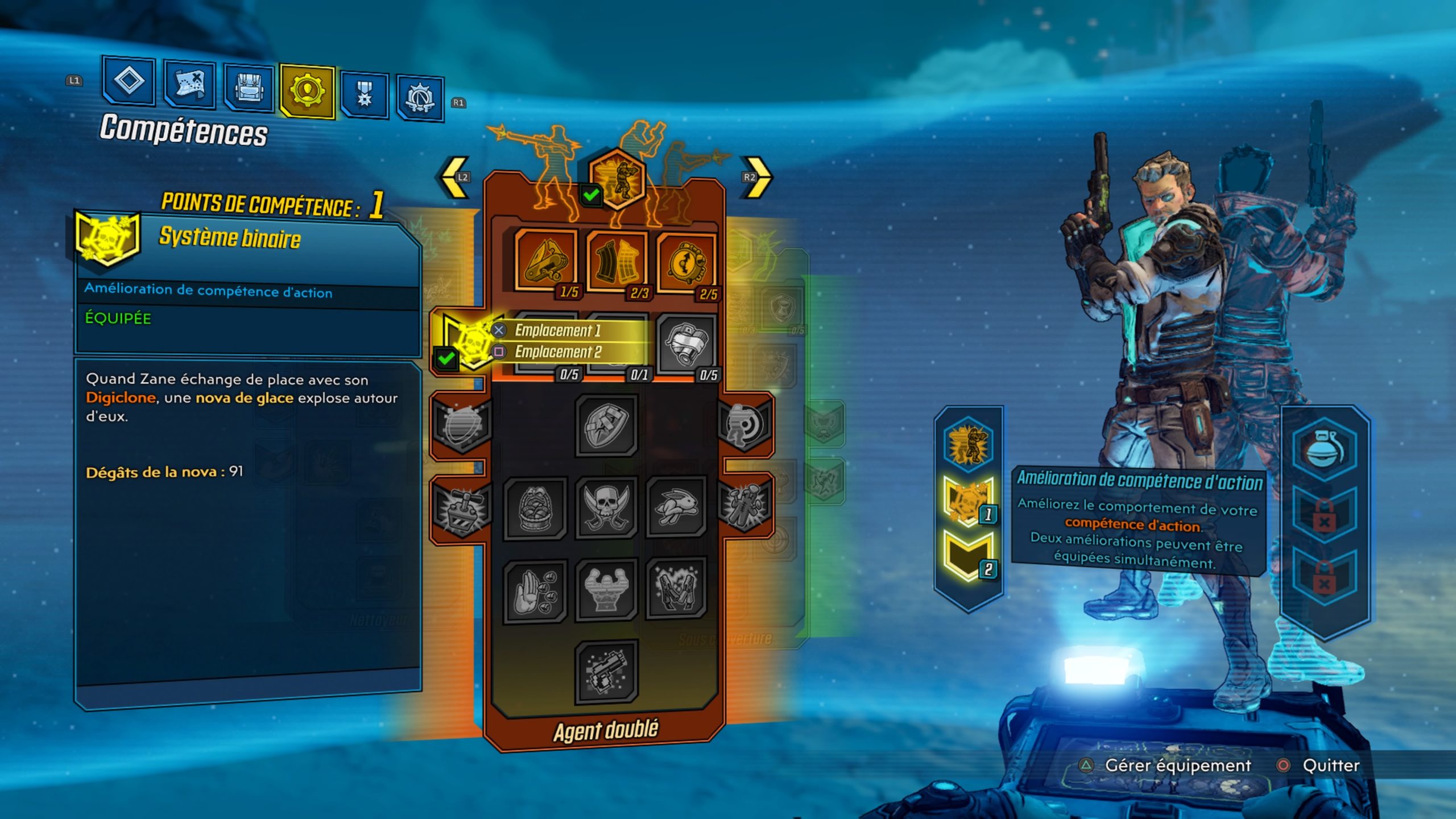Select equipped augment slot 1

(x=967, y=500)
